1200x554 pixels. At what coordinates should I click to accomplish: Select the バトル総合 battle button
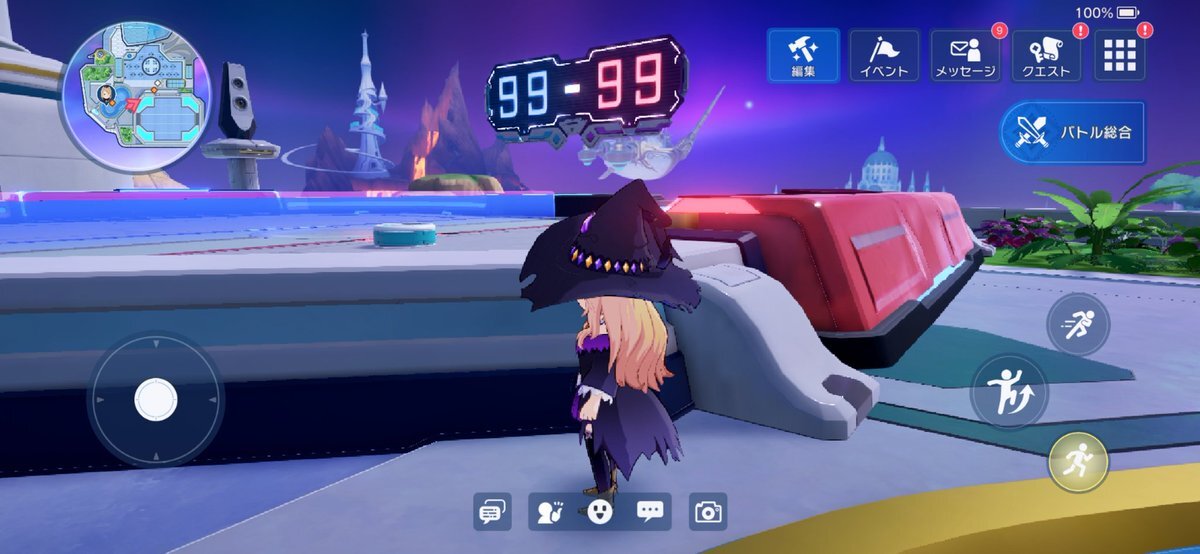(1074, 132)
